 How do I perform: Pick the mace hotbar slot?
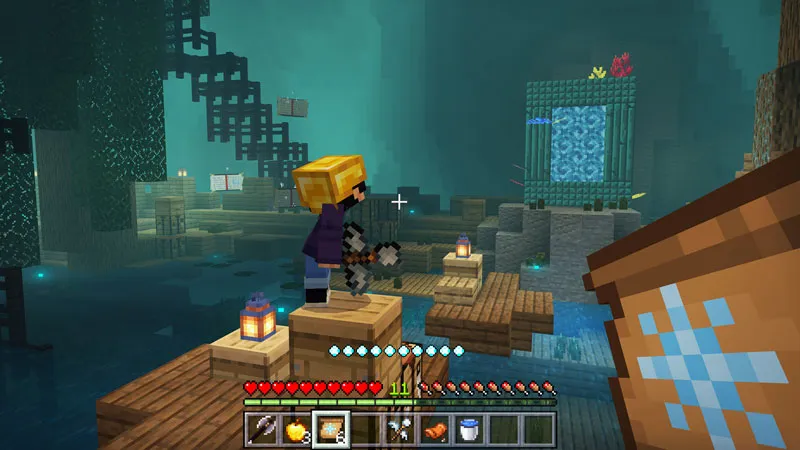tap(399, 430)
